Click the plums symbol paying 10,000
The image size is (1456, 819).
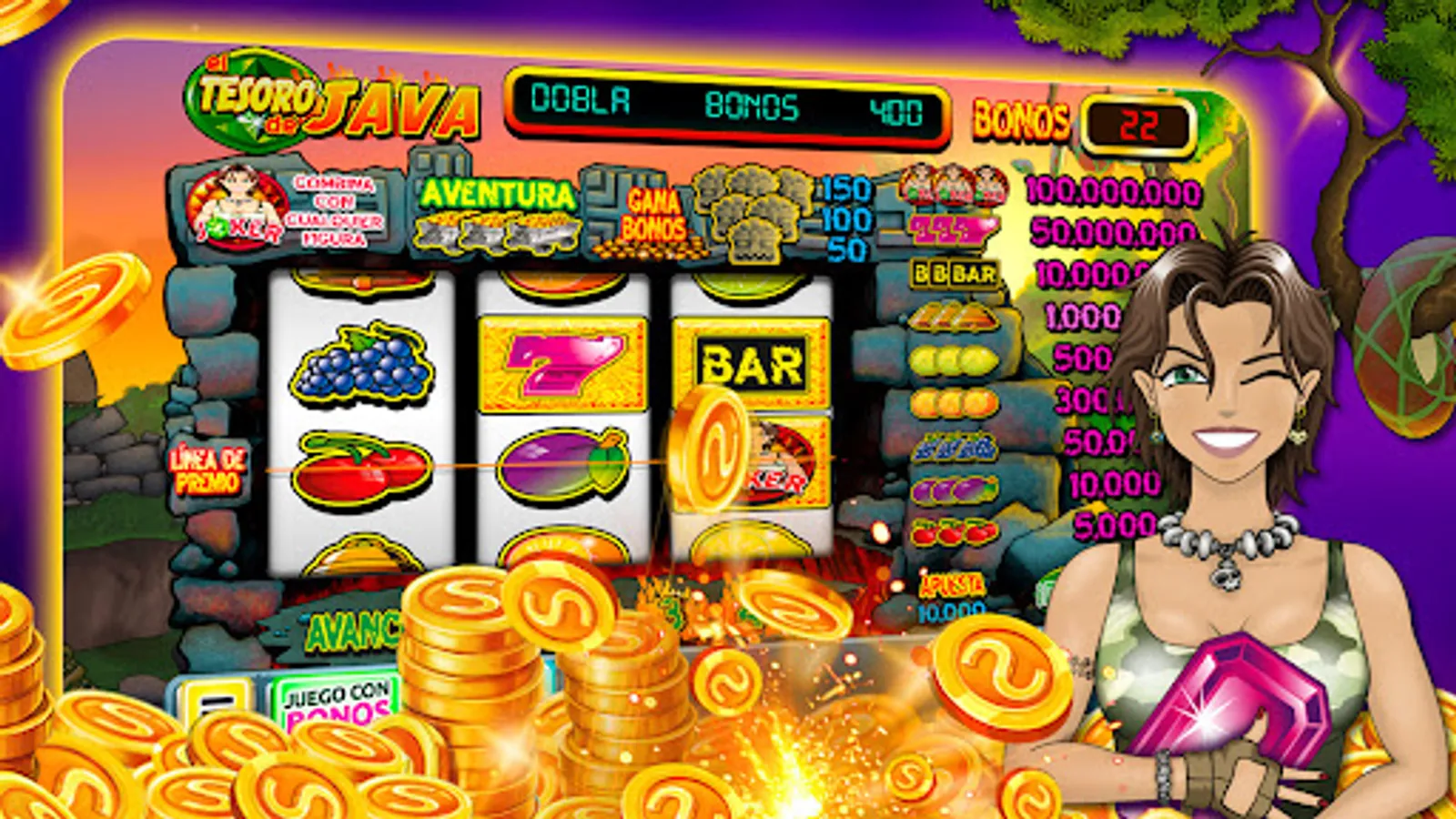point(952,489)
